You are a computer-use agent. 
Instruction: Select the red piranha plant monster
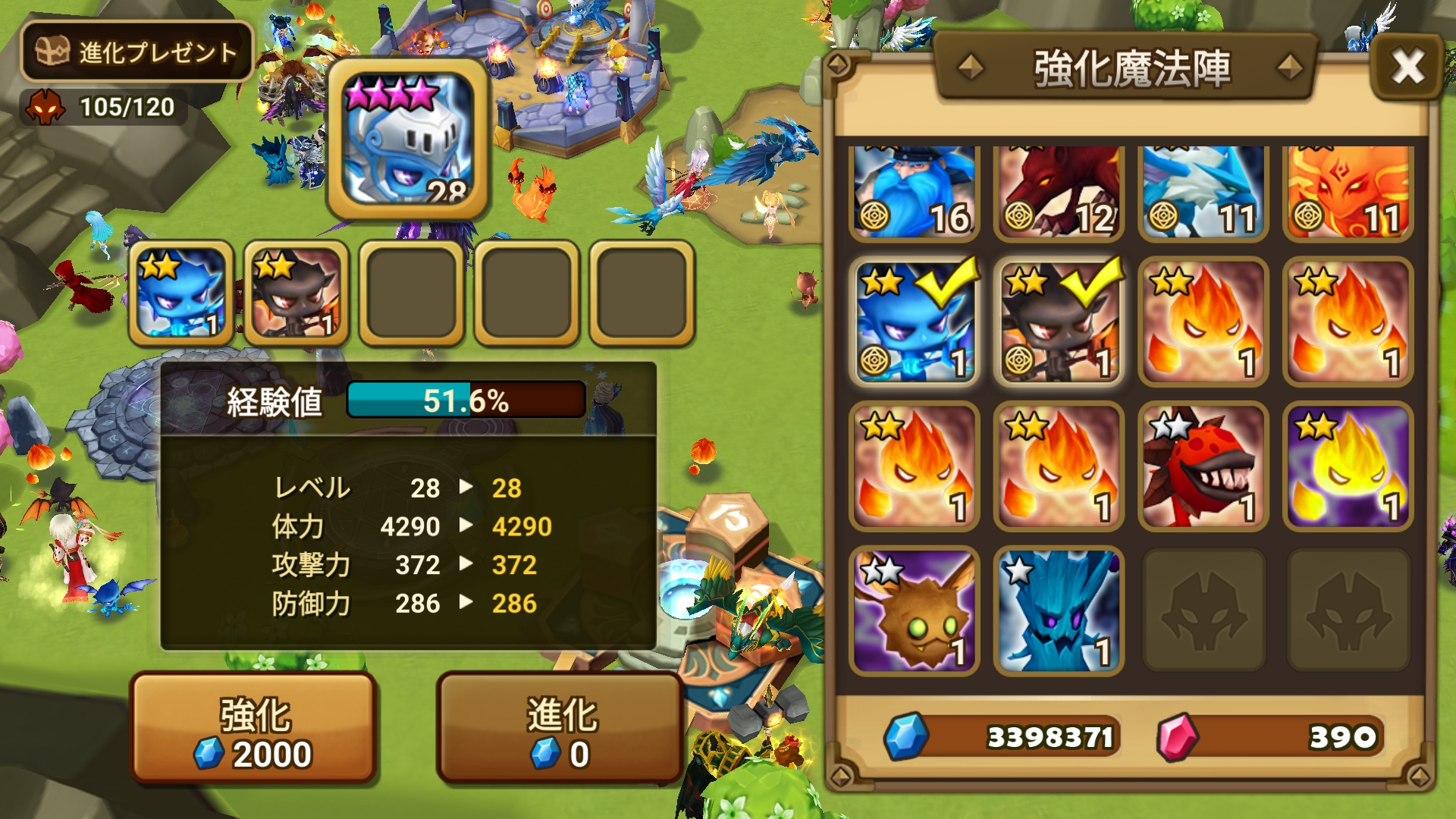coord(1203,466)
